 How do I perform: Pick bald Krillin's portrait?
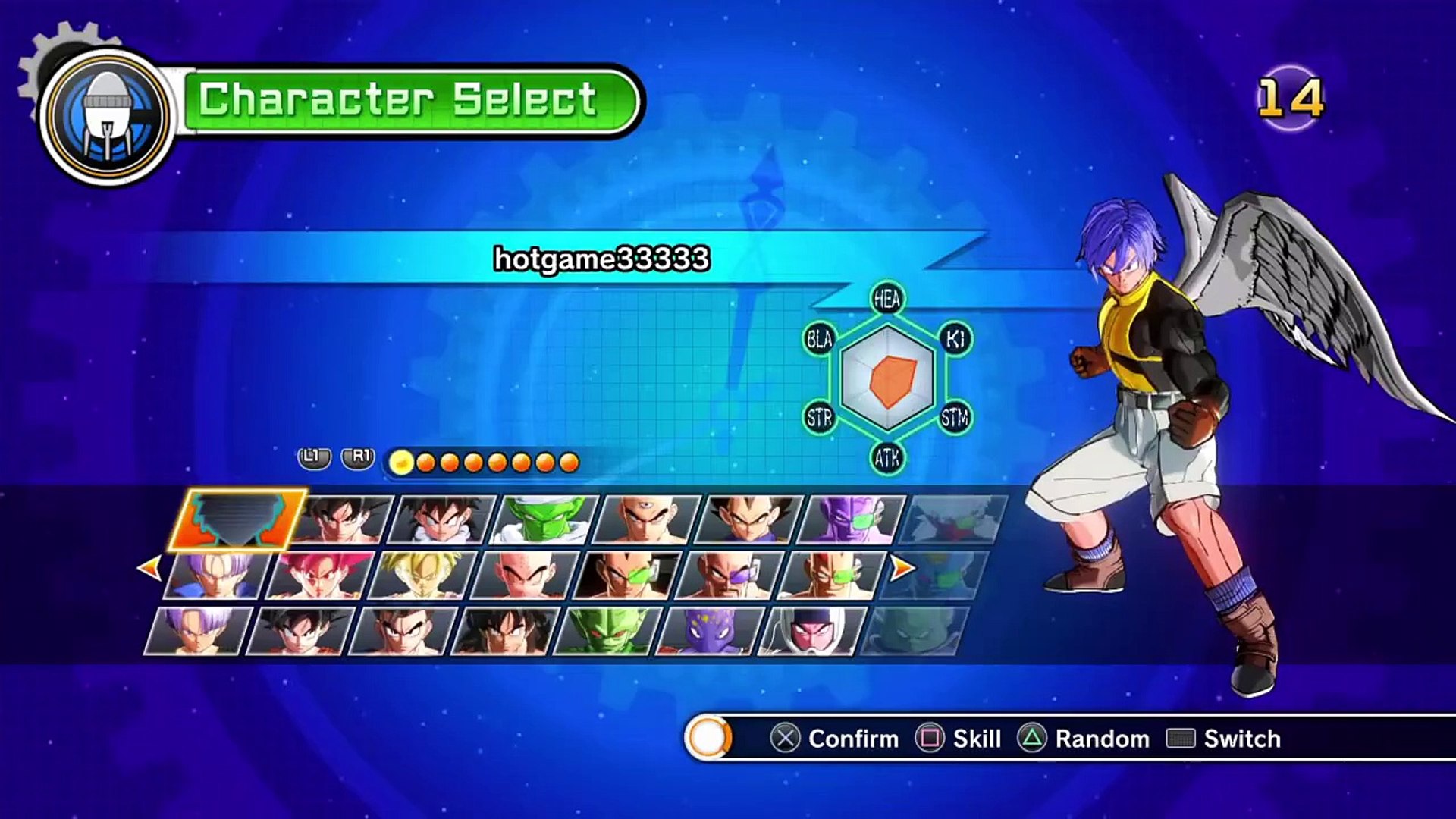click(x=525, y=576)
